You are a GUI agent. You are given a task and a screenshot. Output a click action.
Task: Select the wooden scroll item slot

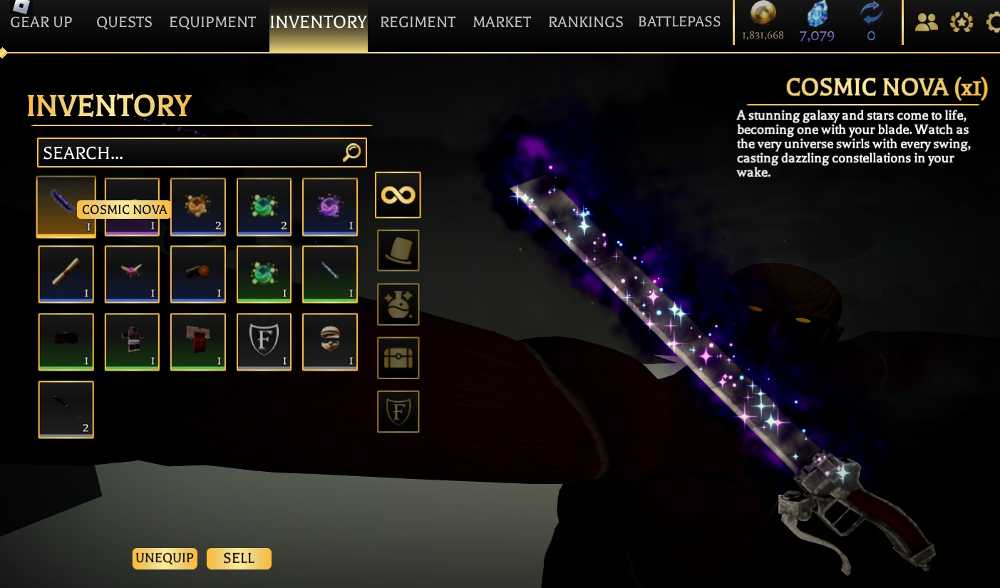coord(66,274)
